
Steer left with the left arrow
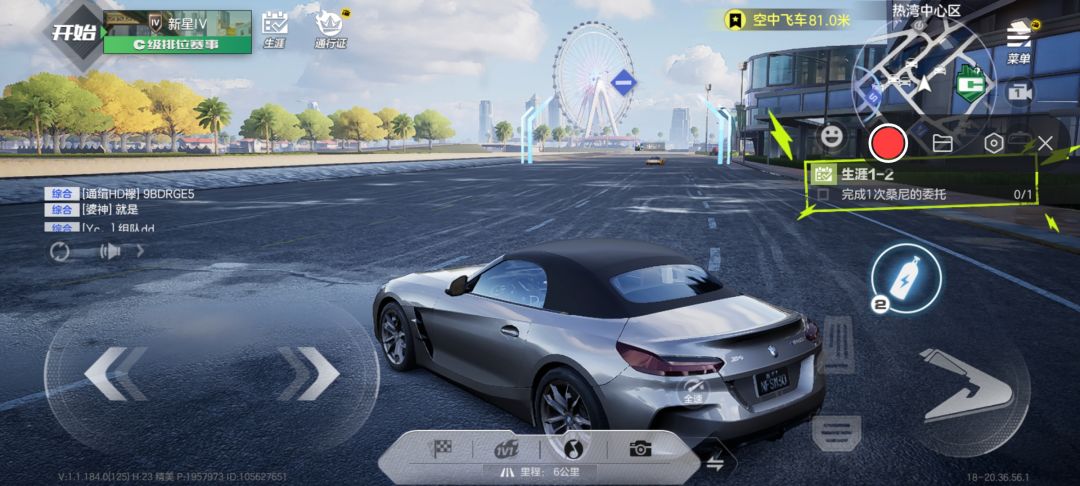[x=116, y=374]
